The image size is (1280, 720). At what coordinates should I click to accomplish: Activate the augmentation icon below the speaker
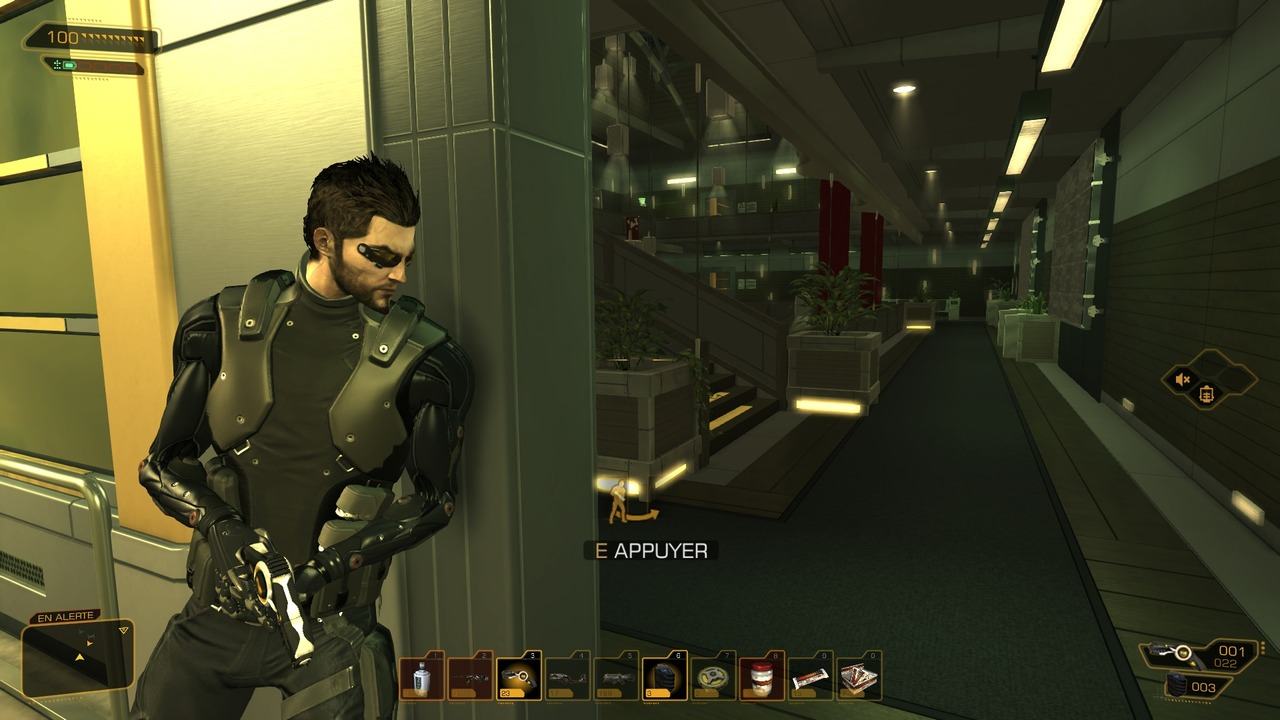point(1207,394)
